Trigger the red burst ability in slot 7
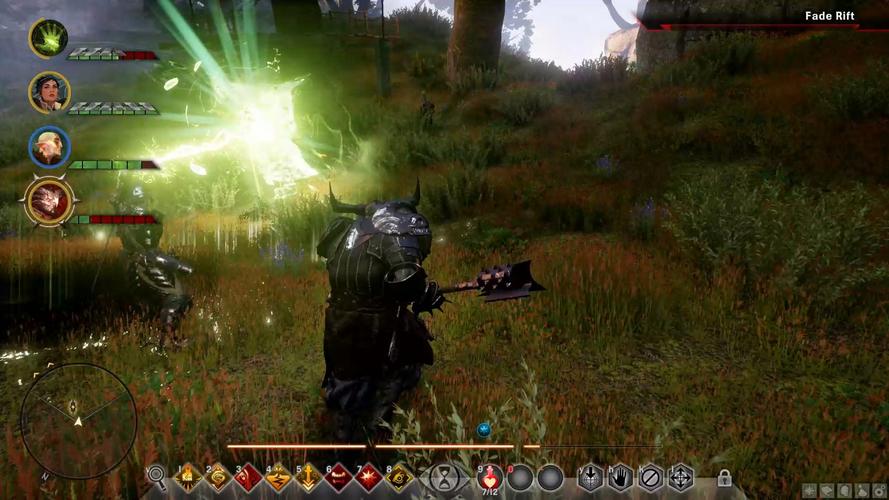Image resolution: width=889 pixels, height=500 pixels. coord(369,477)
